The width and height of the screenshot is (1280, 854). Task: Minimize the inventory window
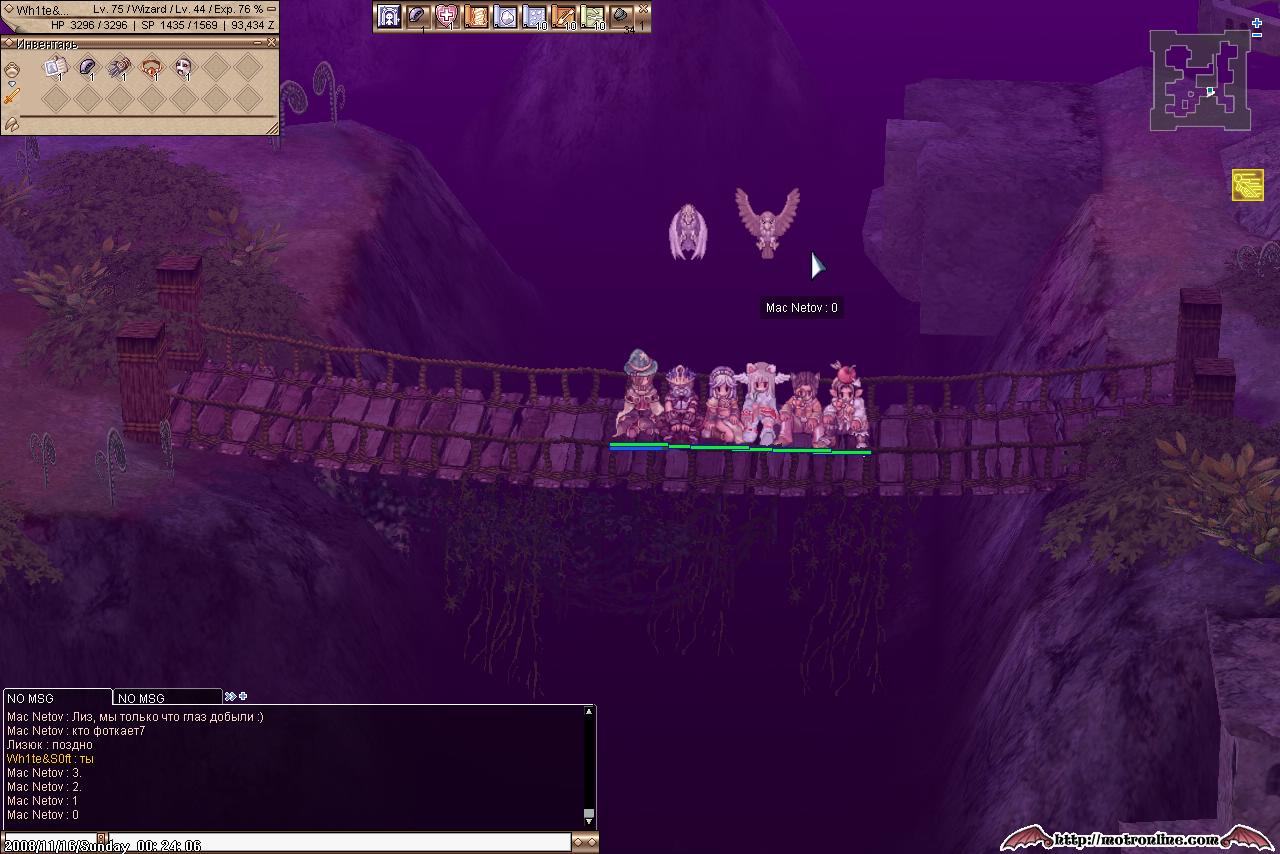click(x=260, y=43)
